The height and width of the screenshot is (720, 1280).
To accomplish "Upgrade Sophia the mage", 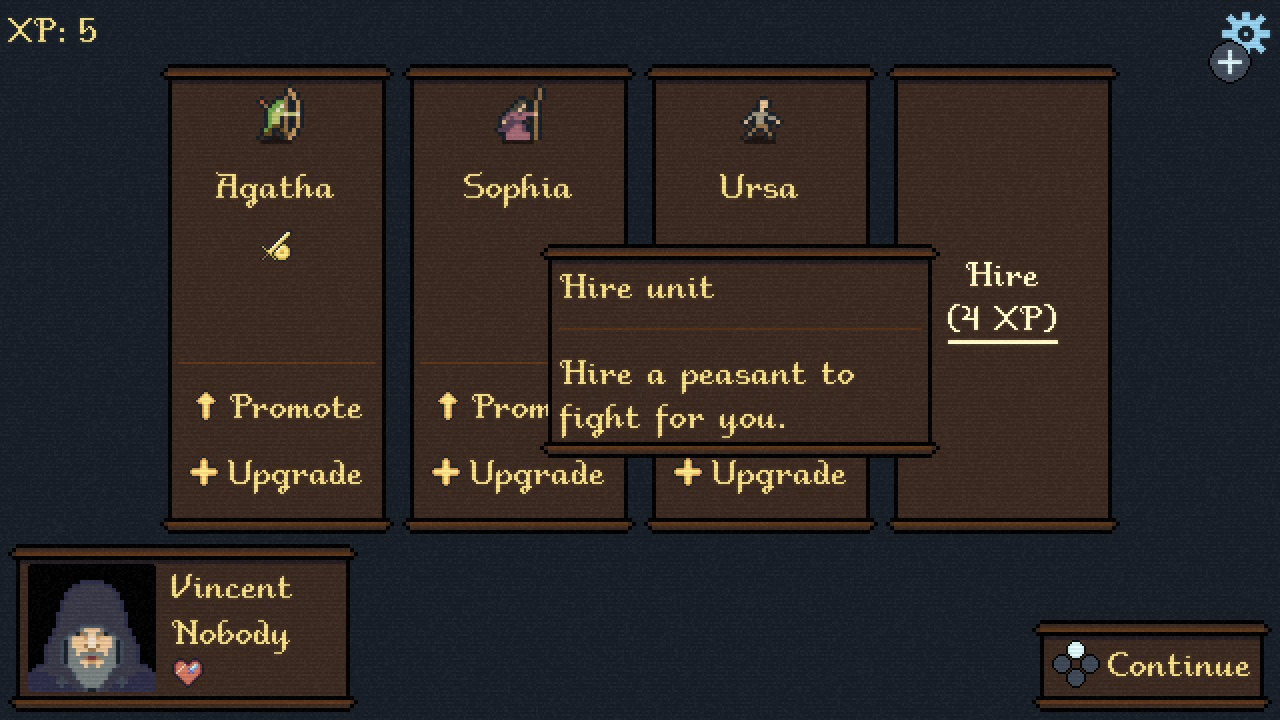I will click(x=518, y=473).
